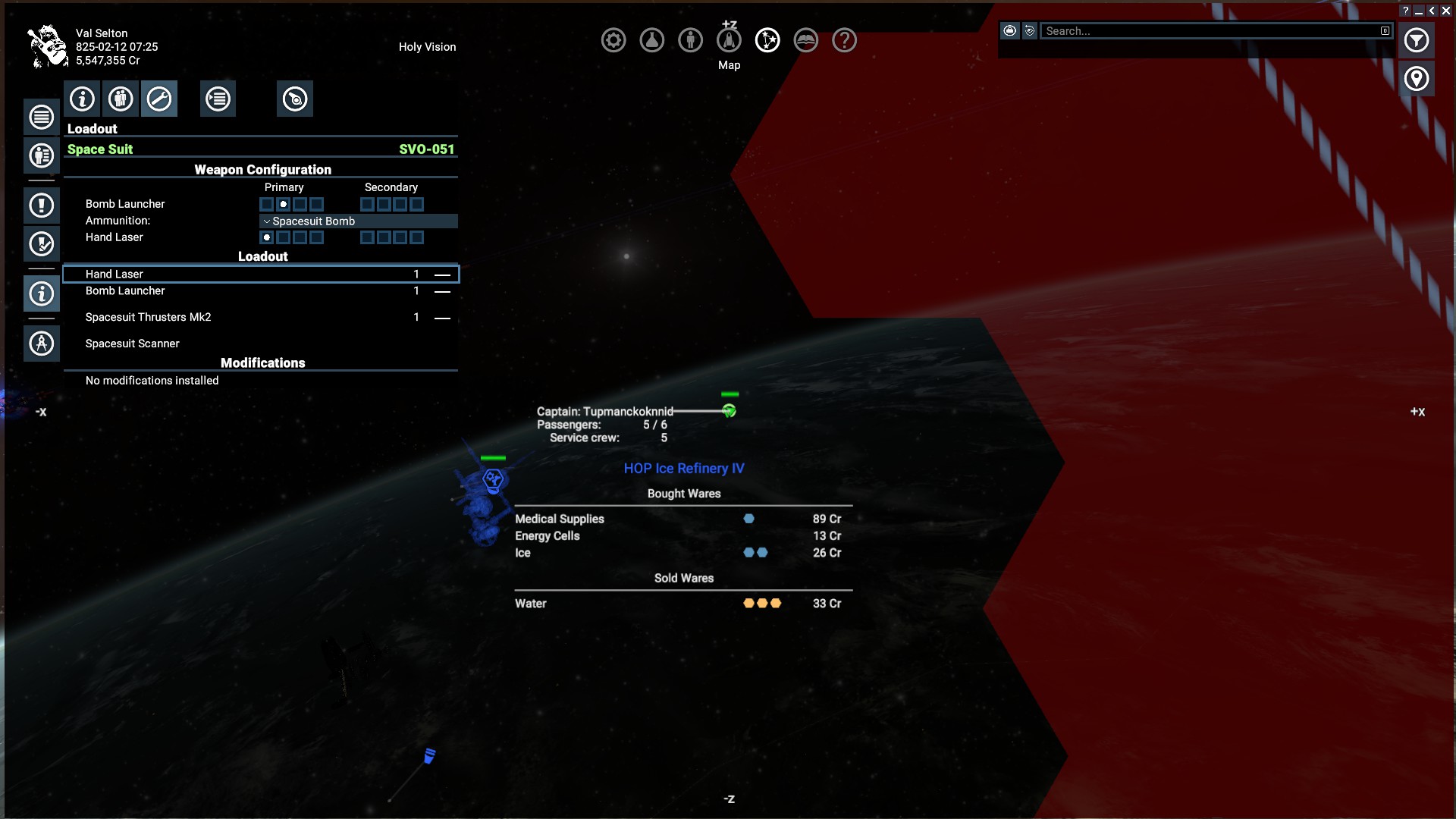The image size is (1456, 819).
Task: Open the flask research menu icon
Action: pyautogui.click(x=652, y=40)
